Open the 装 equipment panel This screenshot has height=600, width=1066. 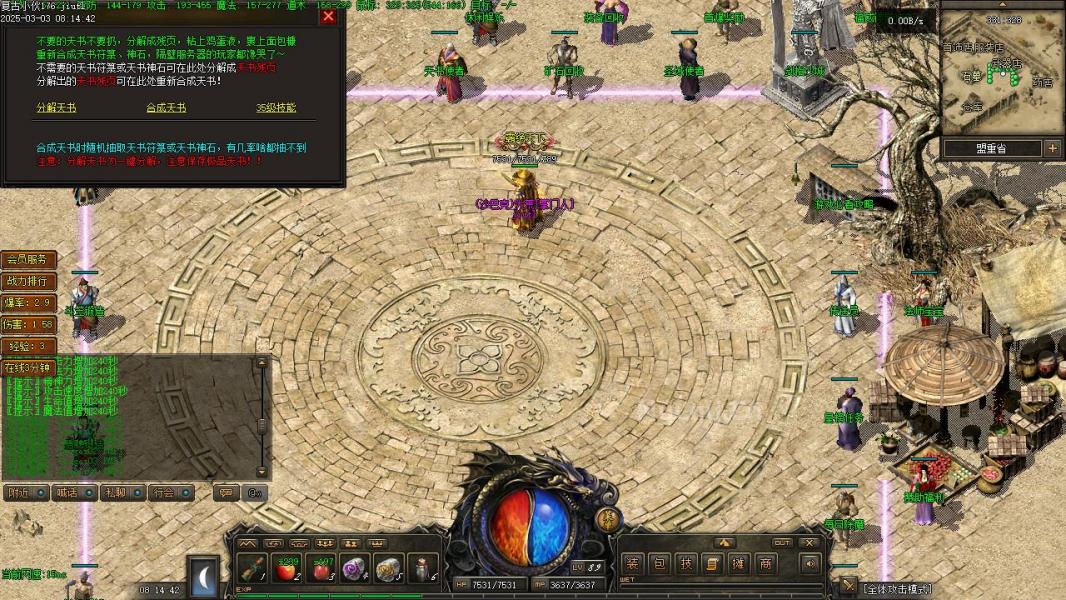pyautogui.click(x=633, y=564)
